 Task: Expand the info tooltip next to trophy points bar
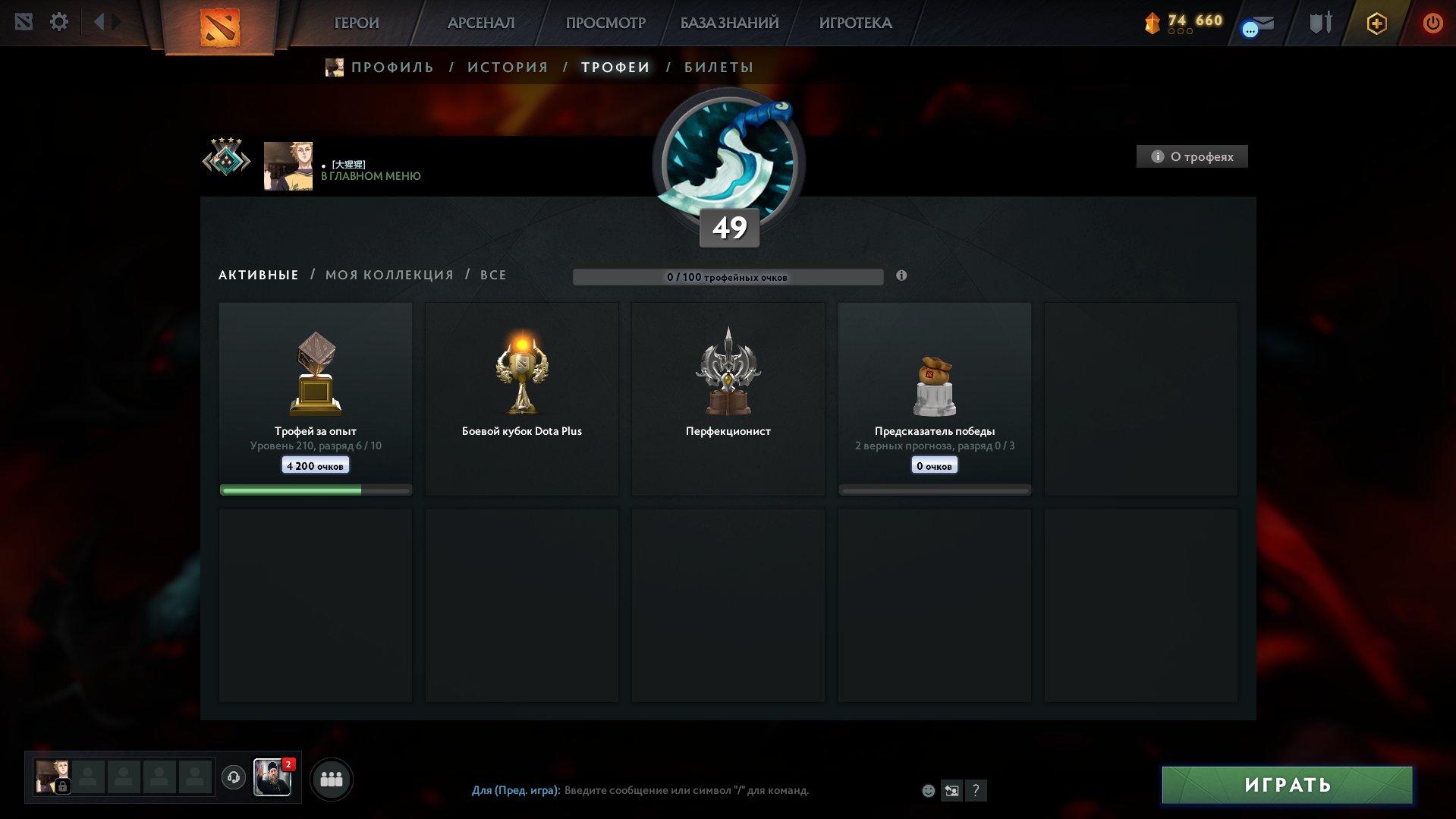tap(901, 276)
